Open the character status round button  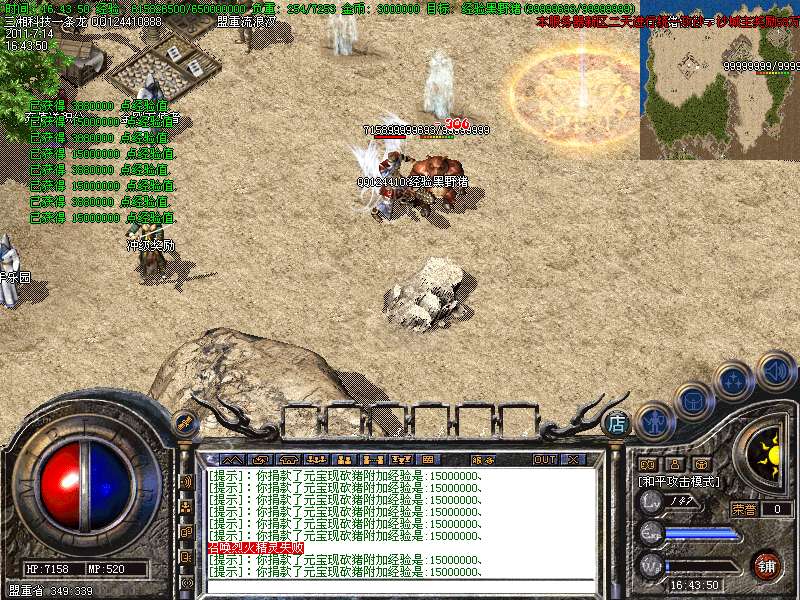pyautogui.click(x=653, y=421)
